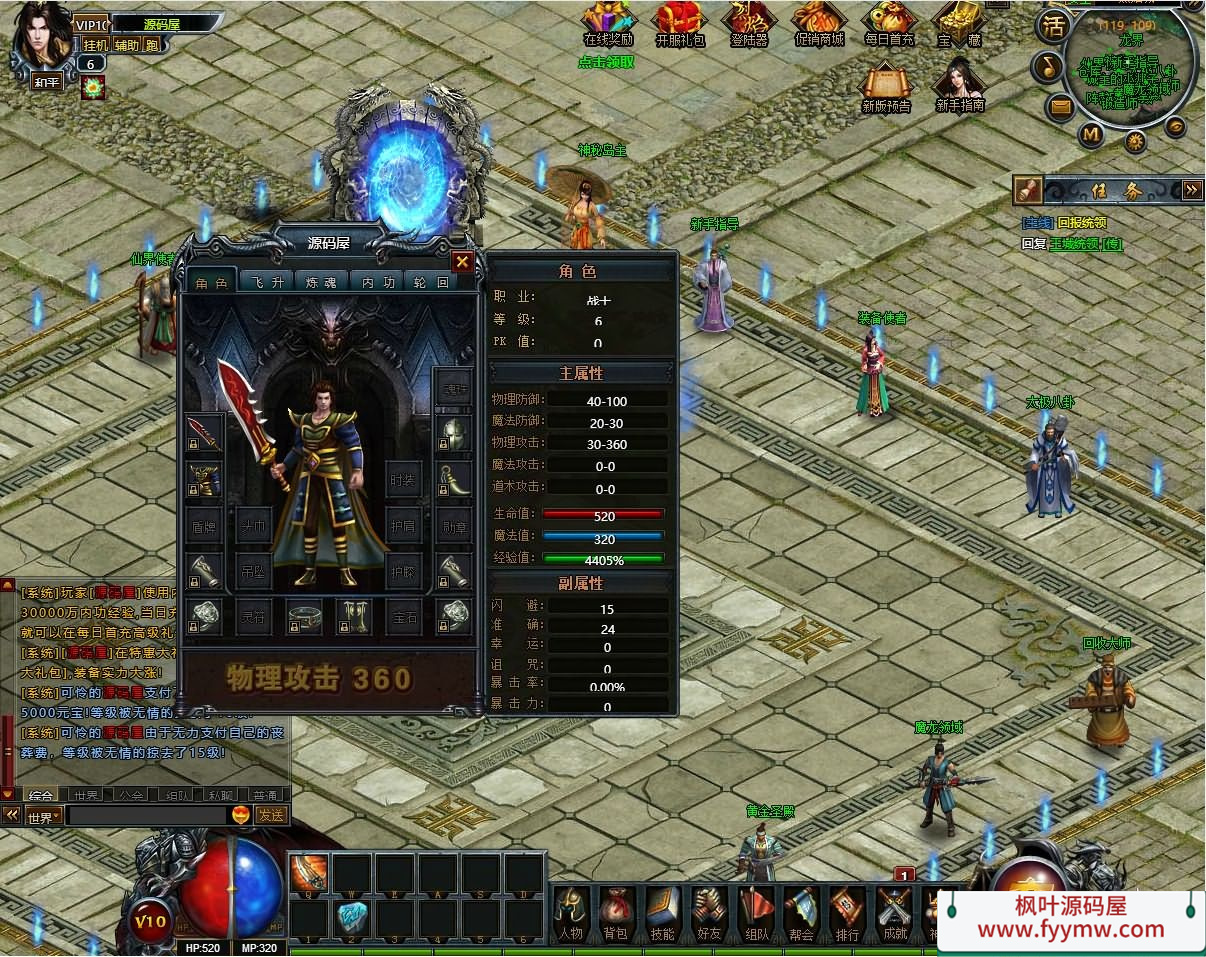Select the equipped red sword weapon slot
The width and height of the screenshot is (1206, 957).
[203, 433]
